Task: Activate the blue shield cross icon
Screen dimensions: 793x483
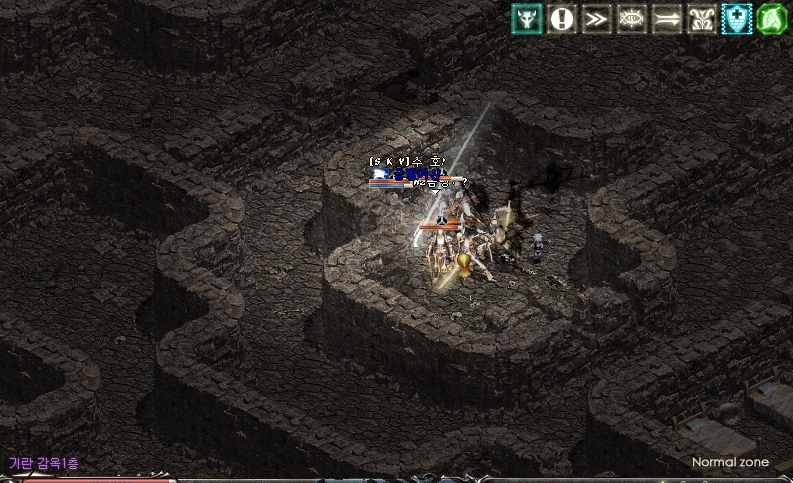Action: click(737, 18)
